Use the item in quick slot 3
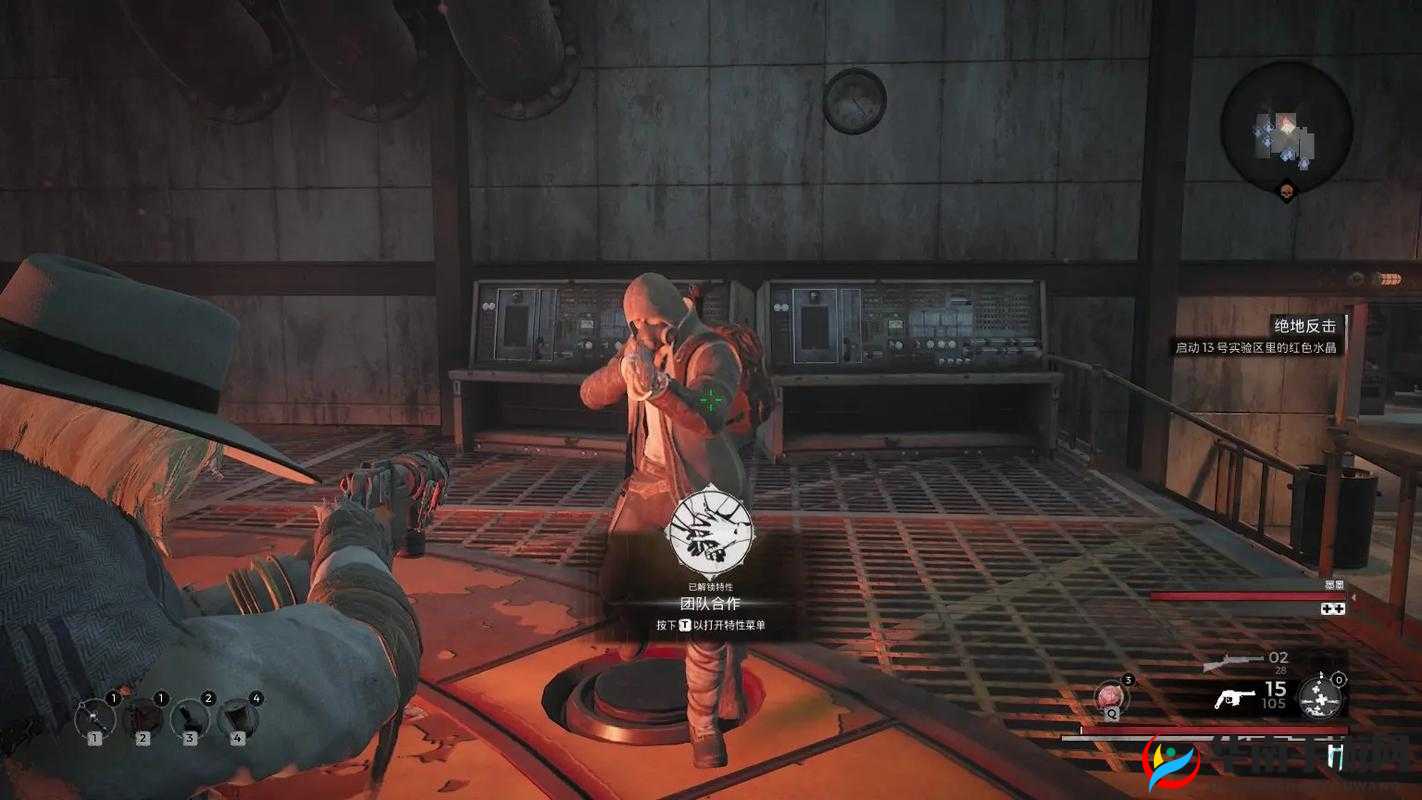 190,718
